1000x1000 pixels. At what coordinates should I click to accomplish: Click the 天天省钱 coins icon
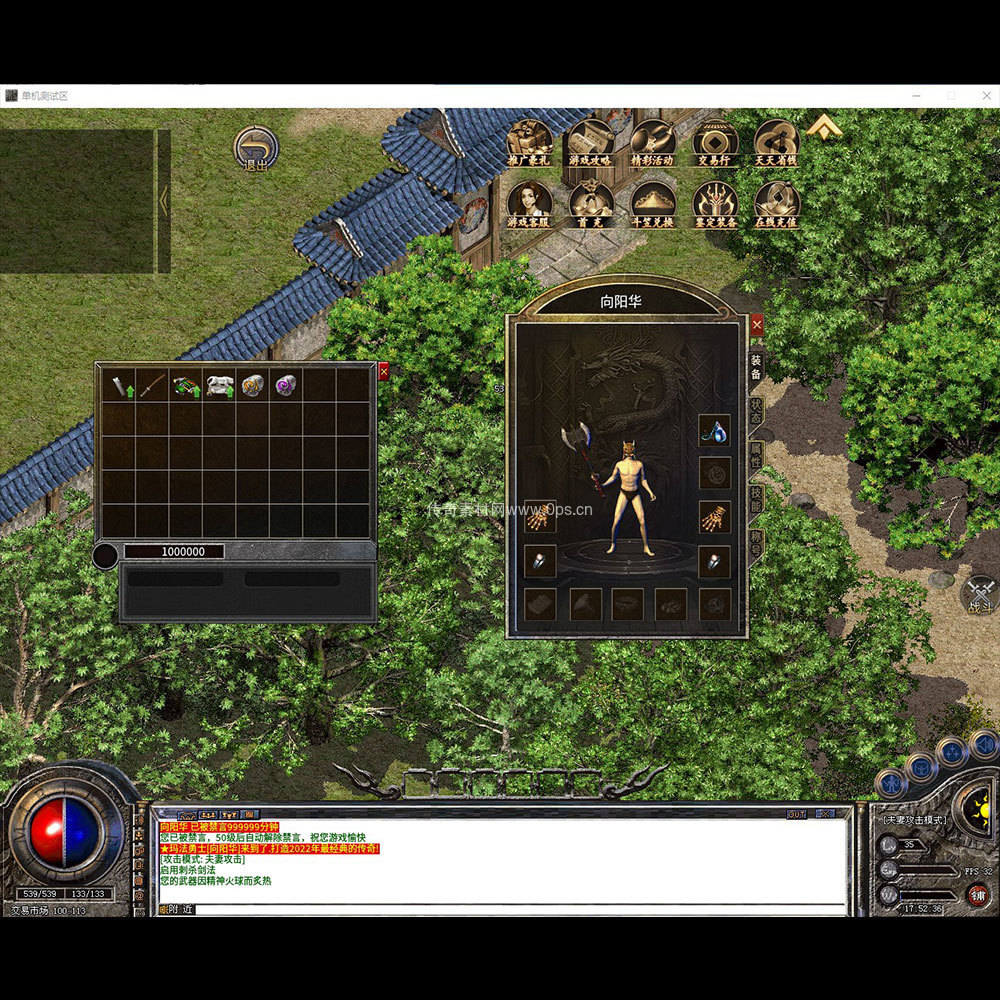(776, 142)
